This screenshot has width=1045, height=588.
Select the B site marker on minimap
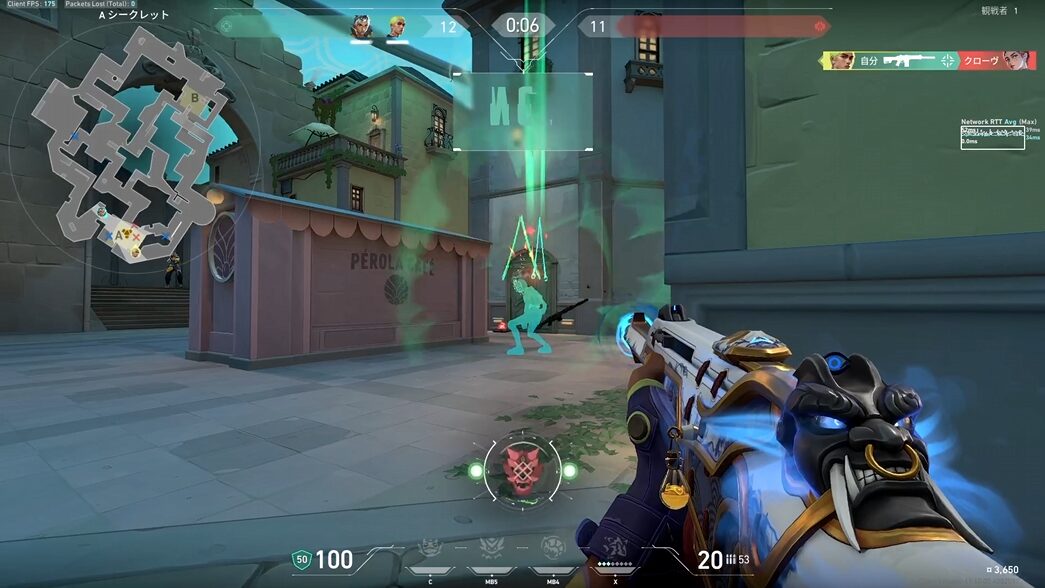[195, 98]
